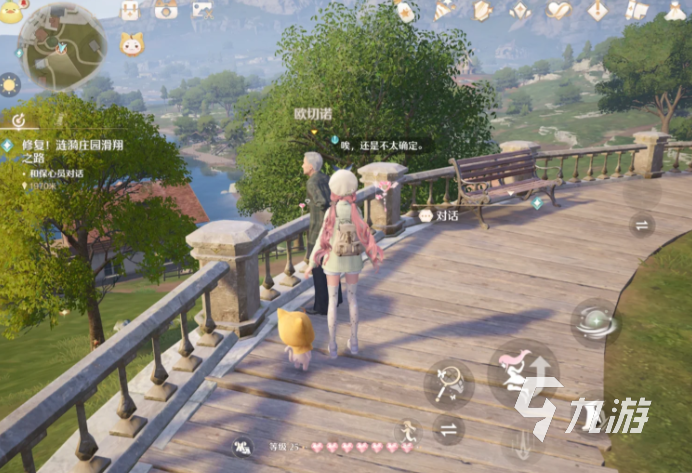
Task: Open the yellow cat face icon
Action: [x=131, y=44]
